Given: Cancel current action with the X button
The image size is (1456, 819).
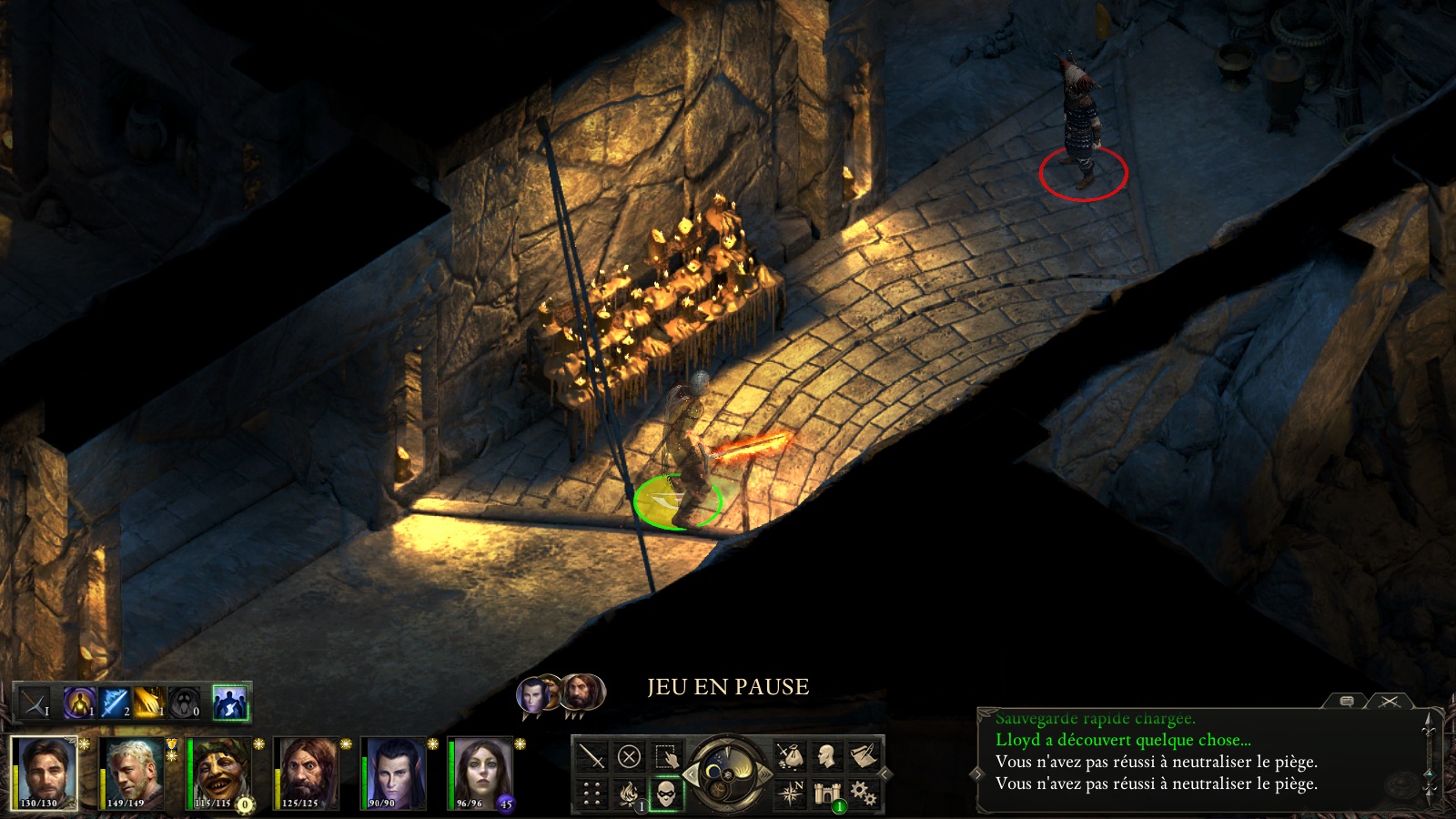Looking at the screenshot, I should (x=629, y=756).
